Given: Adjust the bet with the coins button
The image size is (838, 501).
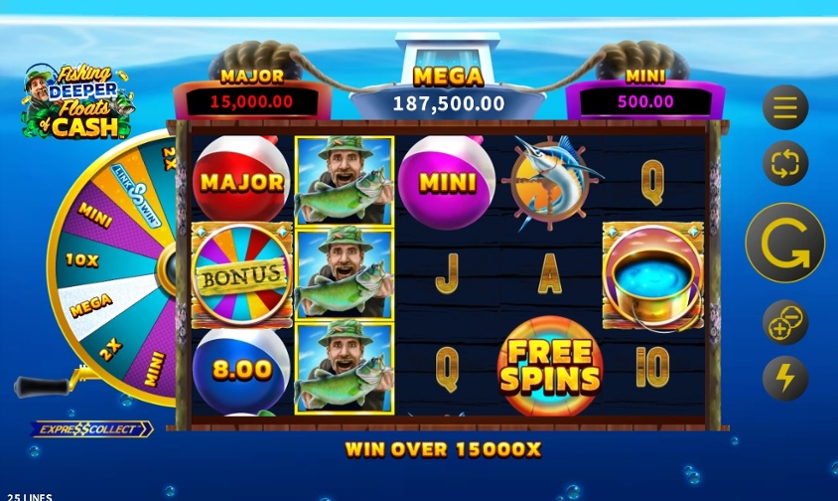Looking at the screenshot, I should [785, 322].
